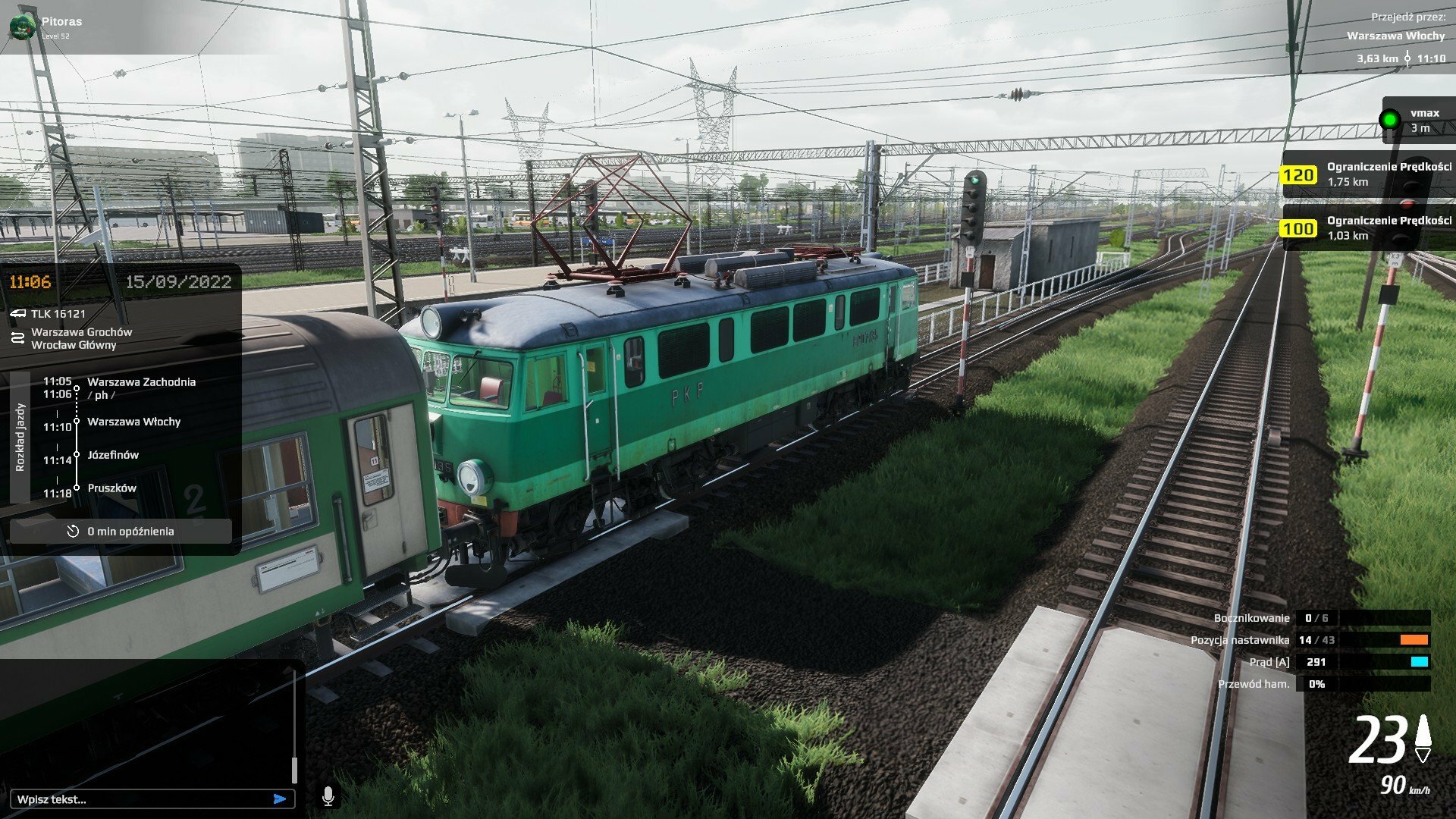1456x819 pixels.
Task: Open the Pitoras player profile avatar
Action: click(22, 27)
